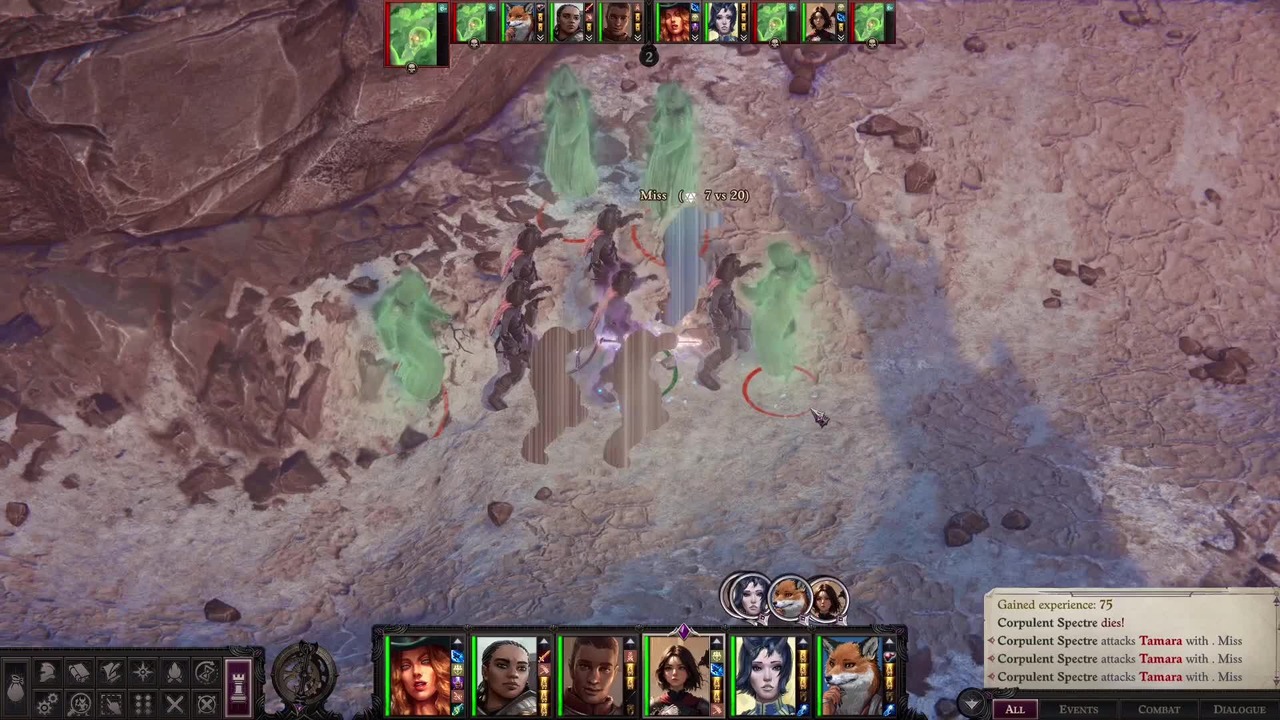Open the settings gears icon
The width and height of the screenshot is (1280, 720).
coord(47,705)
